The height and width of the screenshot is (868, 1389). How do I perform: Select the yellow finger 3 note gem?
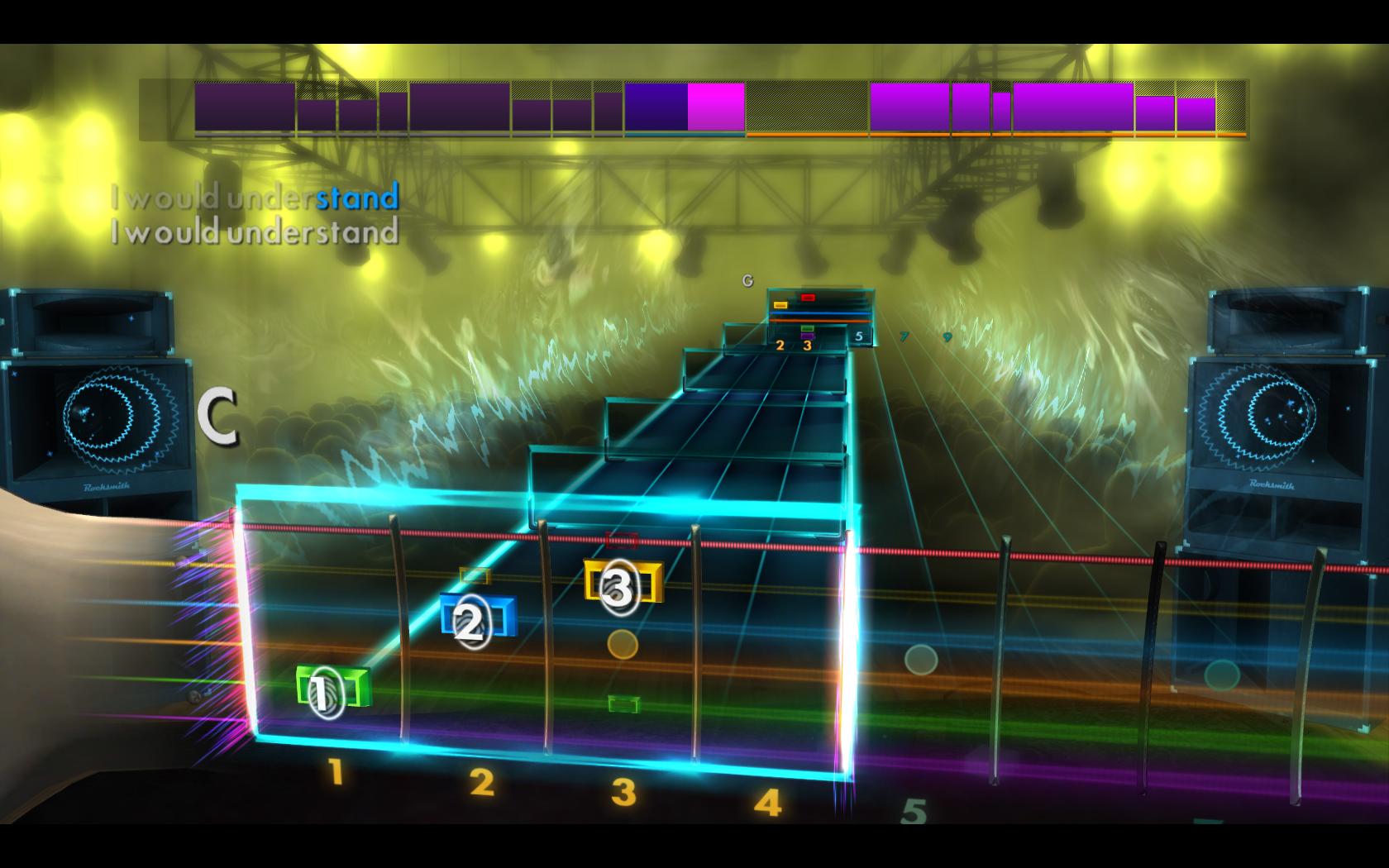pyautogui.click(x=621, y=587)
